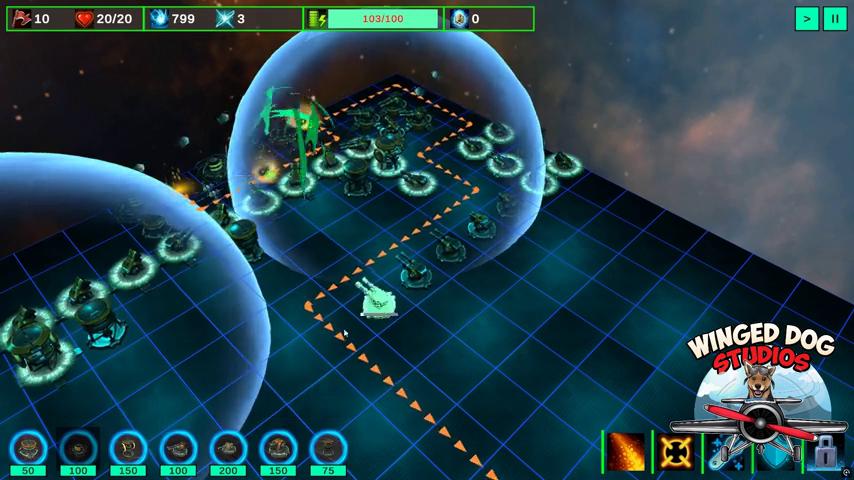Choose the tower costing 200
The image size is (854, 480).
(x=228, y=449)
